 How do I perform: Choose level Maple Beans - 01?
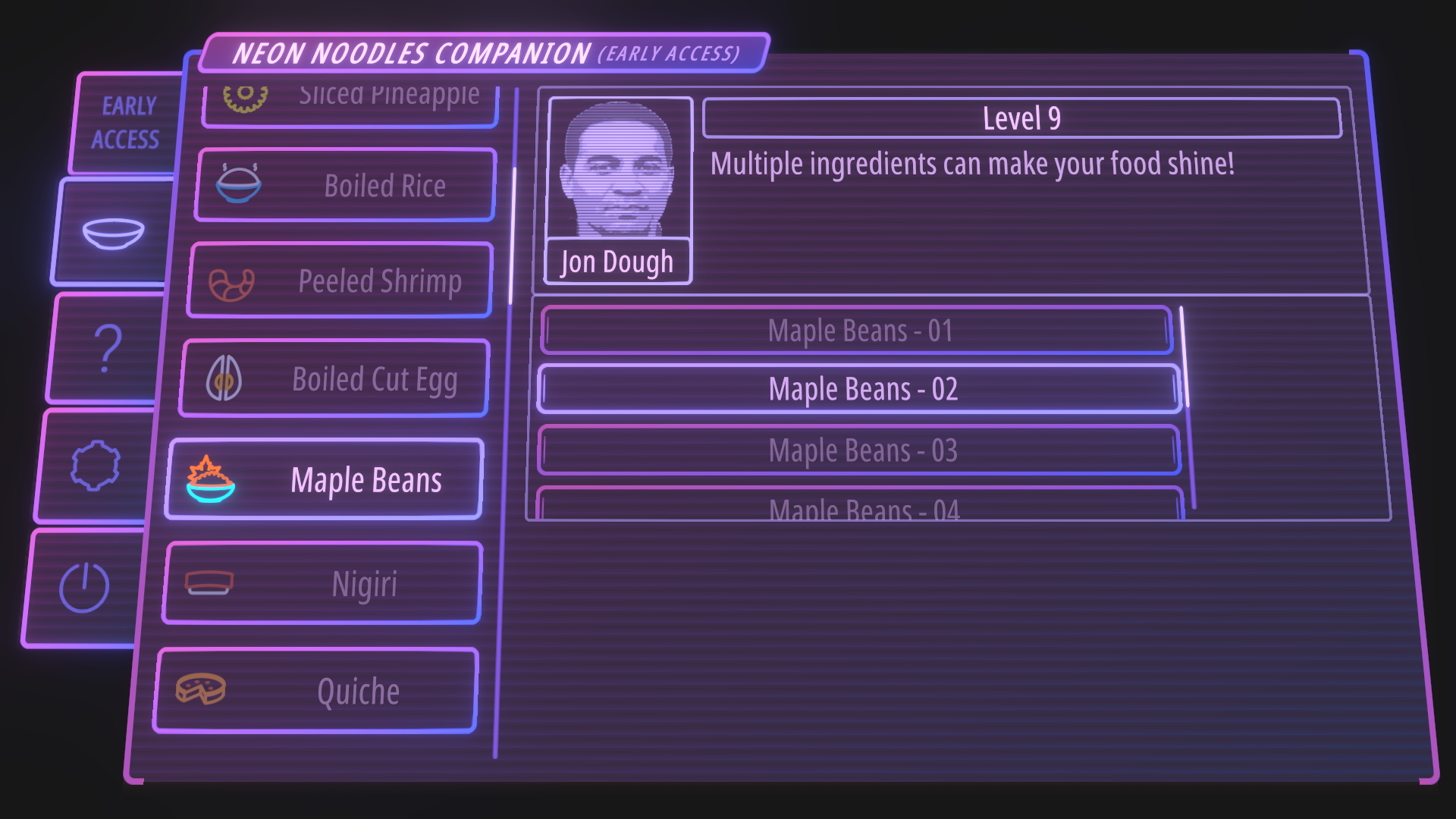coord(857,331)
